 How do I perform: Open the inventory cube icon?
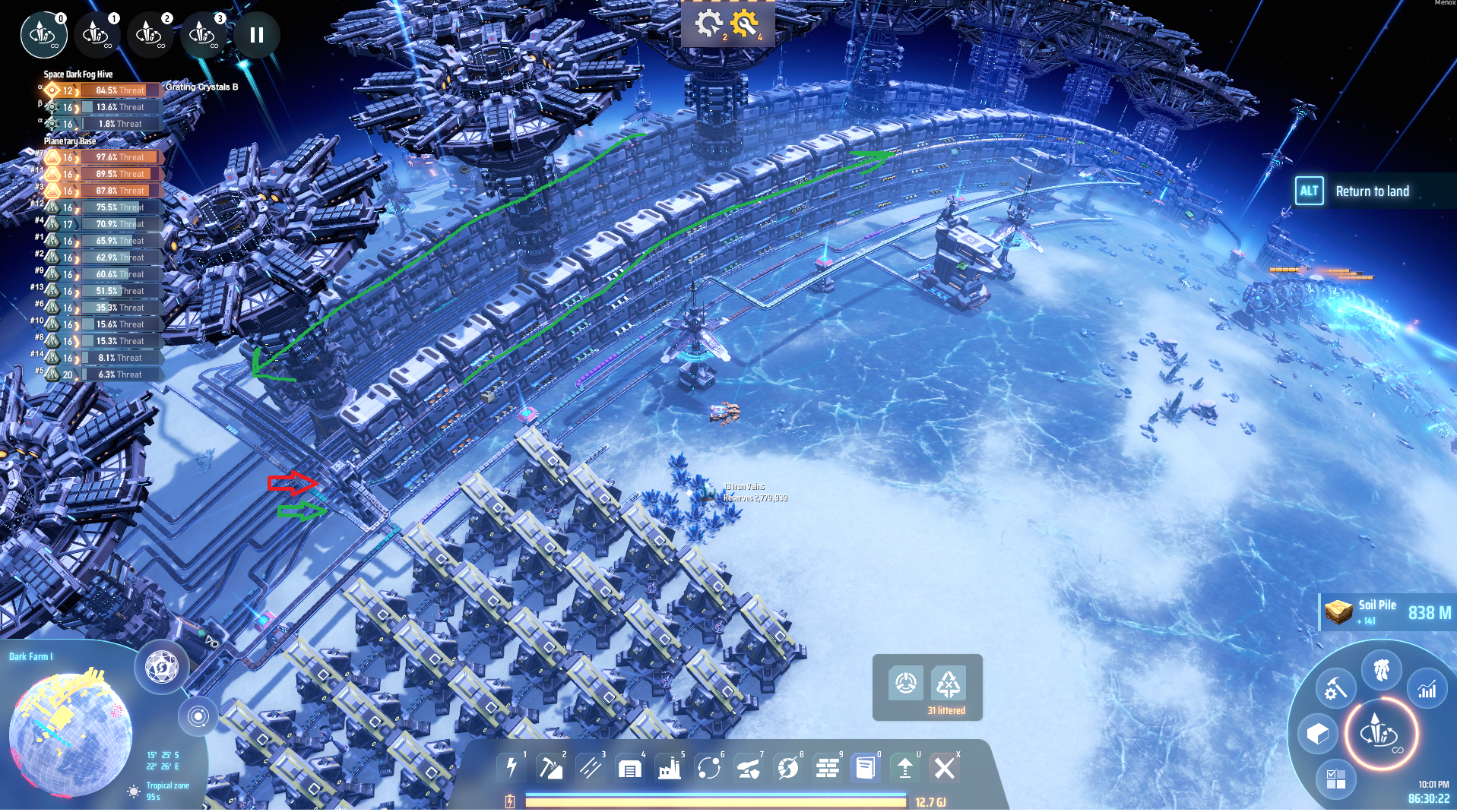click(x=1317, y=734)
